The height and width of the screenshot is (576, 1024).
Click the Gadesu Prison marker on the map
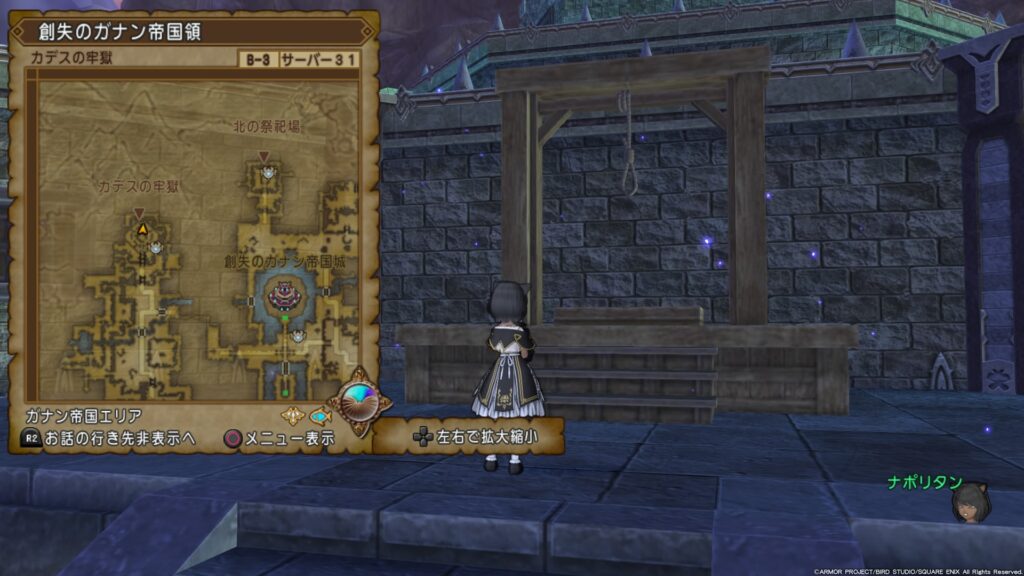pyautogui.click(x=139, y=213)
